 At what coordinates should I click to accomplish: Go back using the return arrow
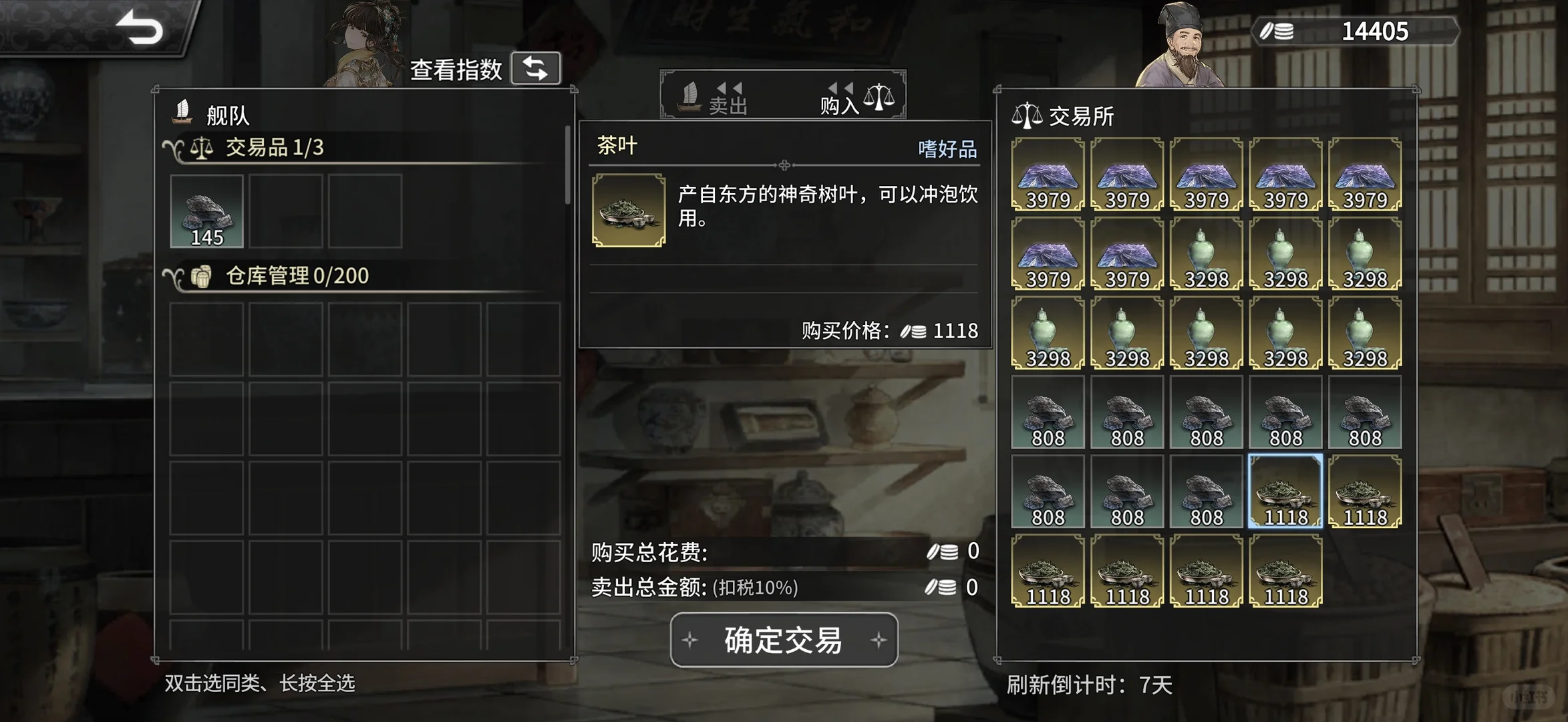tap(140, 28)
